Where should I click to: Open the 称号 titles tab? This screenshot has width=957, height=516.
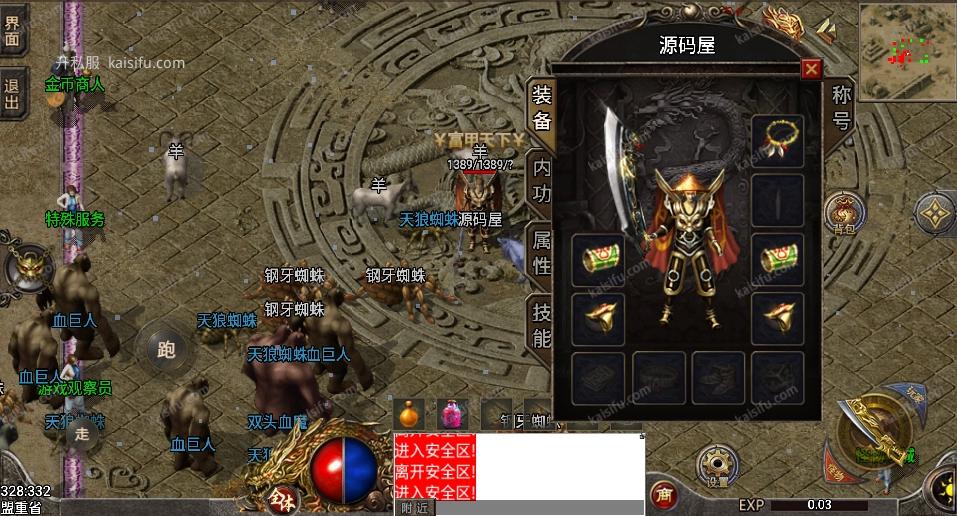841,108
